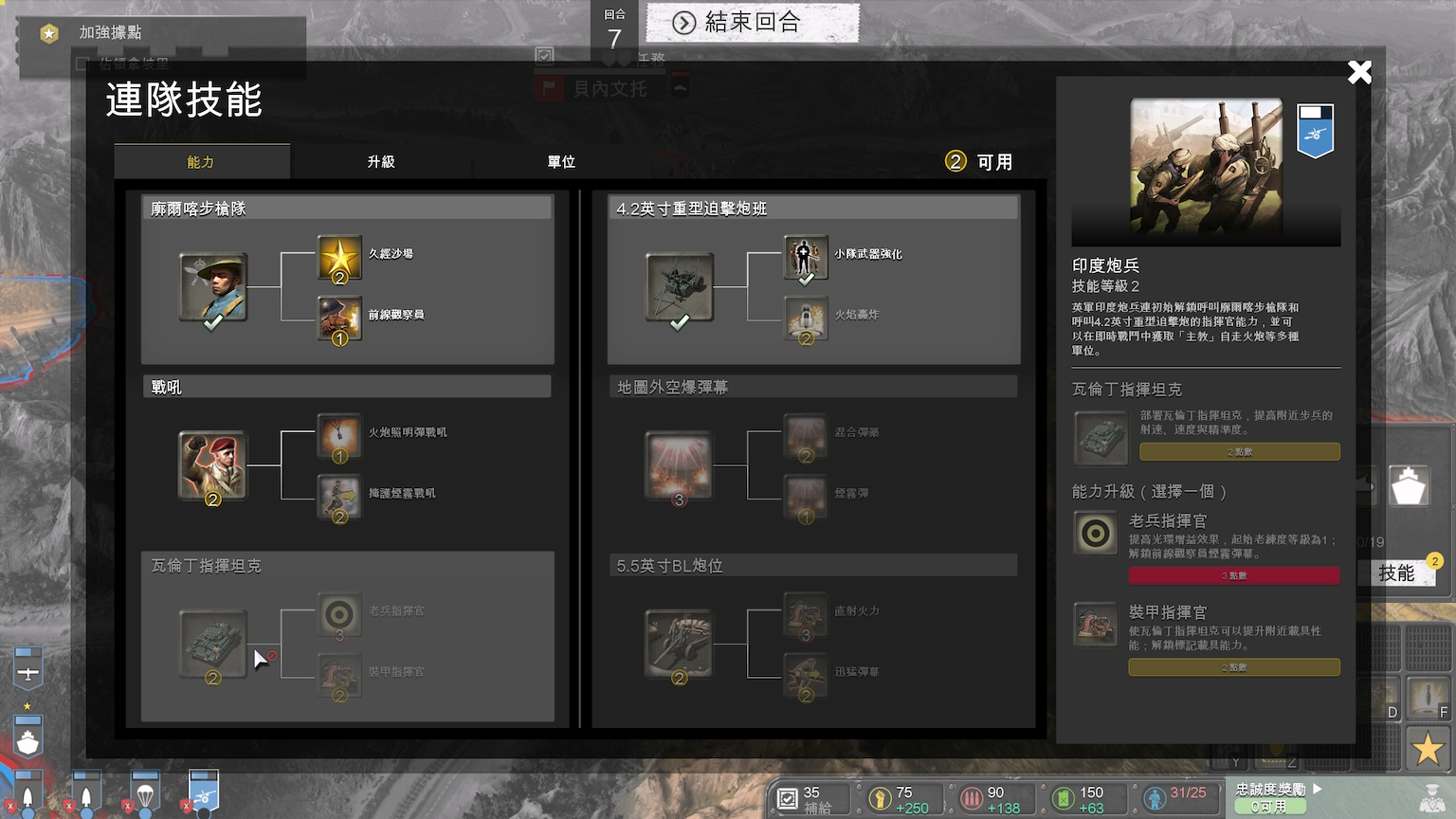Choose 裝甲指揮官 as the ability upgrade
This screenshot has height=819, width=1456.
(x=1095, y=624)
